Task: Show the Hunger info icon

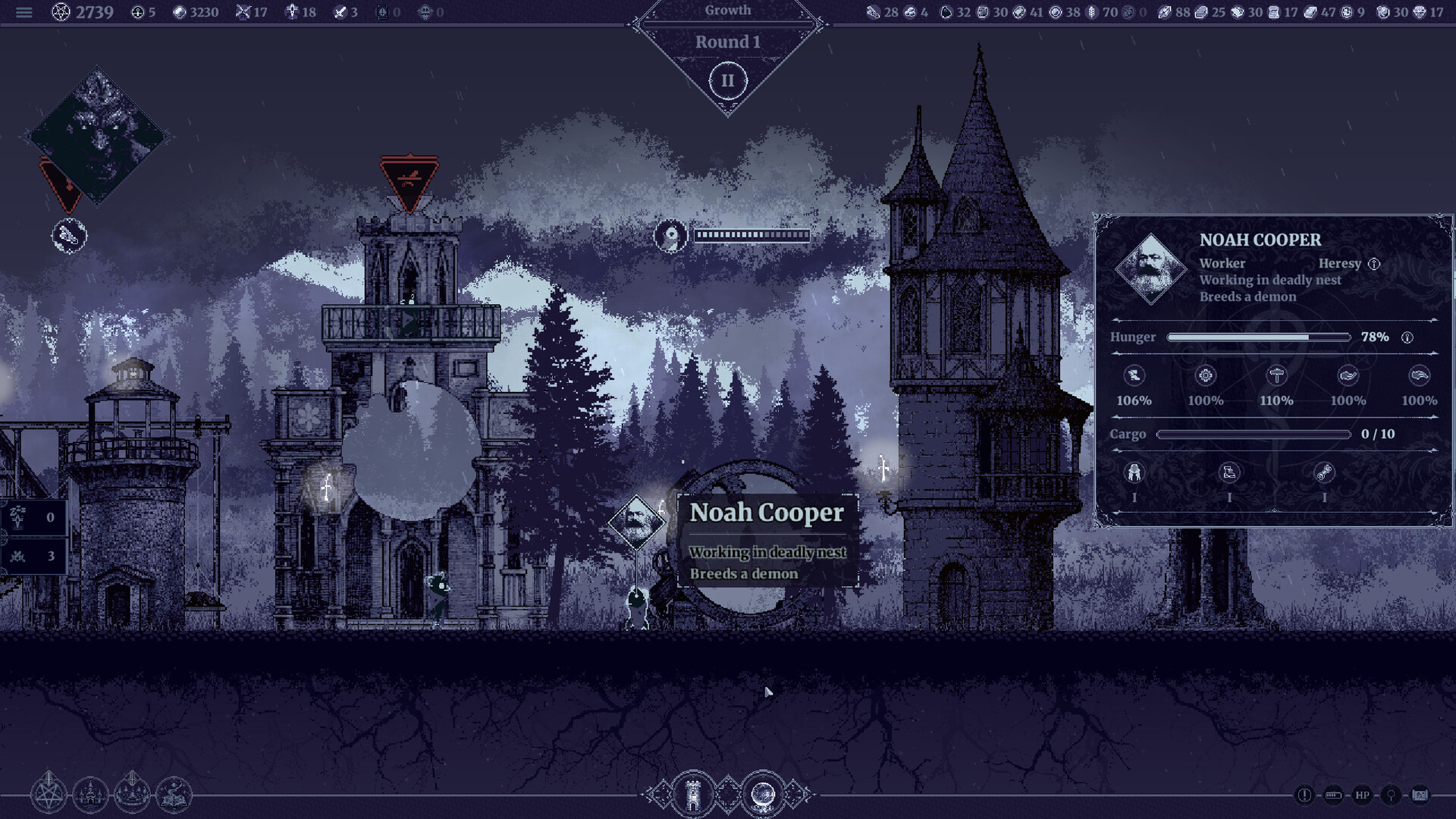Action: 1407,337
